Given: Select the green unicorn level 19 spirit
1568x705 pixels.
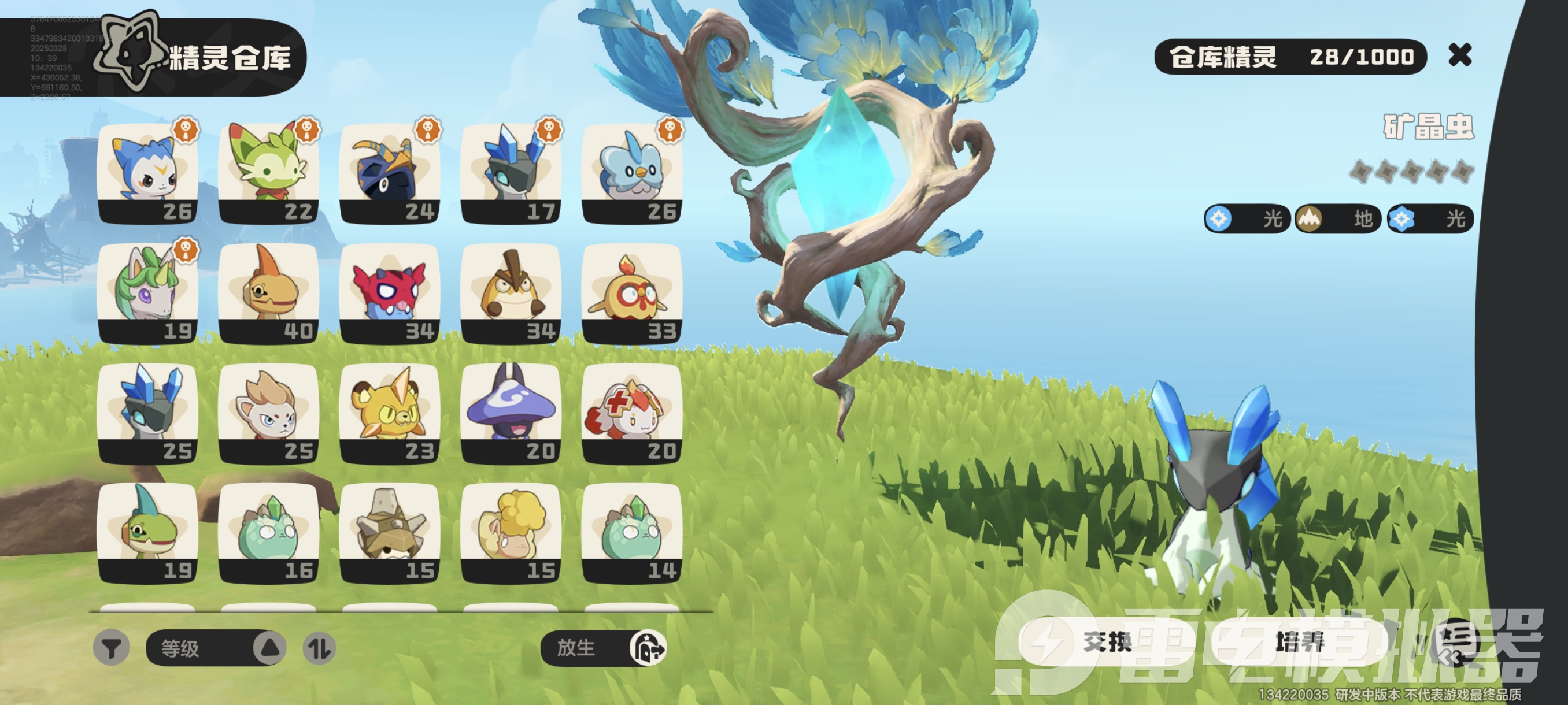Looking at the screenshot, I should coord(147,293).
